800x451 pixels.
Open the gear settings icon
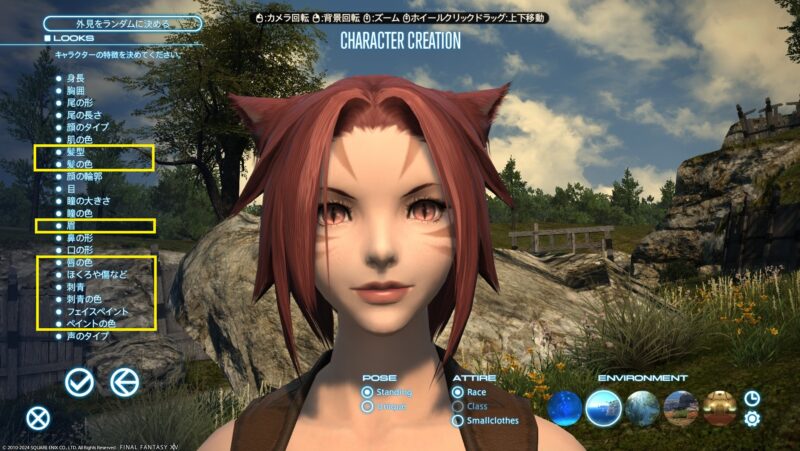pyautogui.click(x=752, y=419)
